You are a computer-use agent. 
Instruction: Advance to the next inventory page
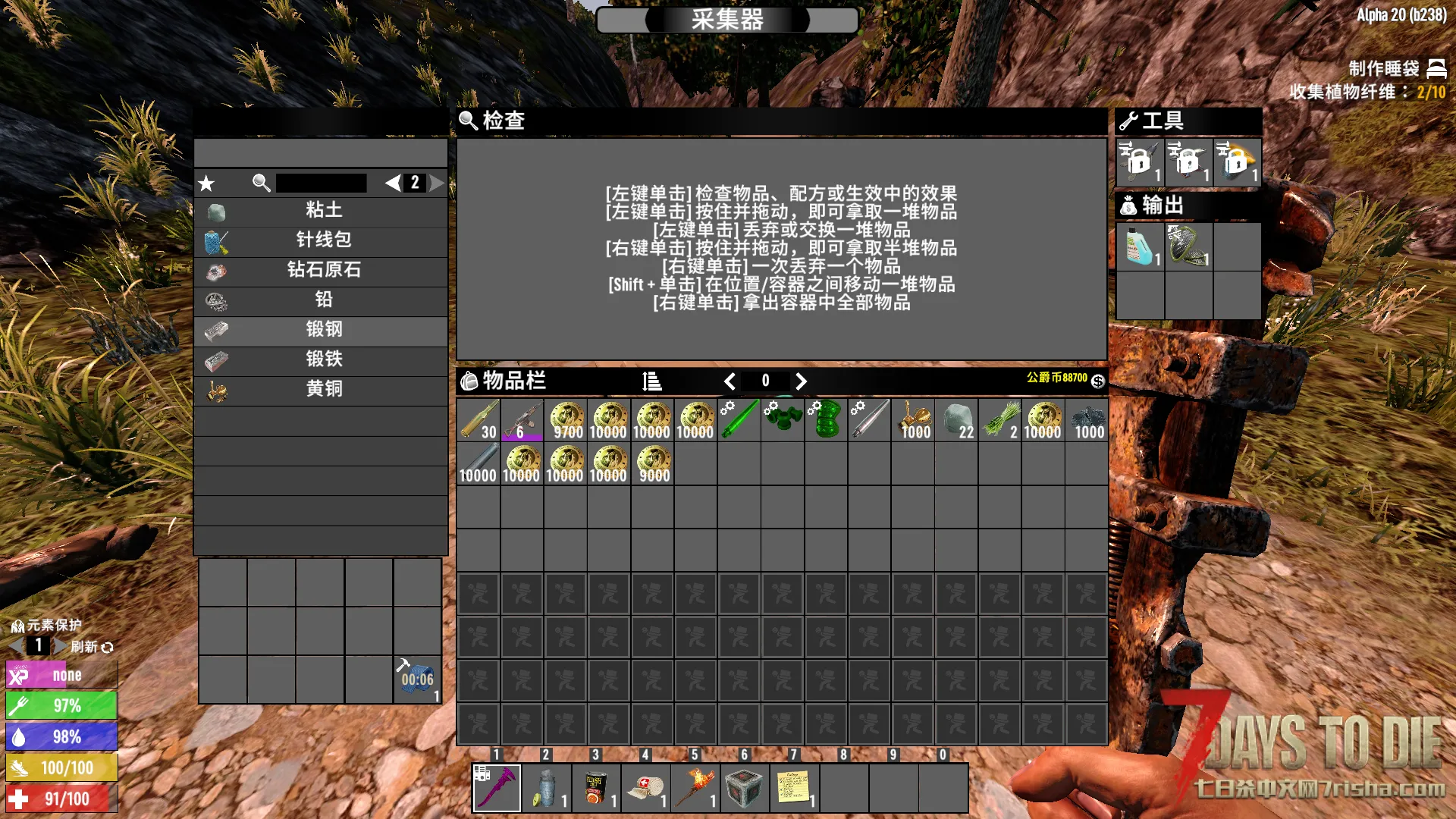[x=801, y=381]
